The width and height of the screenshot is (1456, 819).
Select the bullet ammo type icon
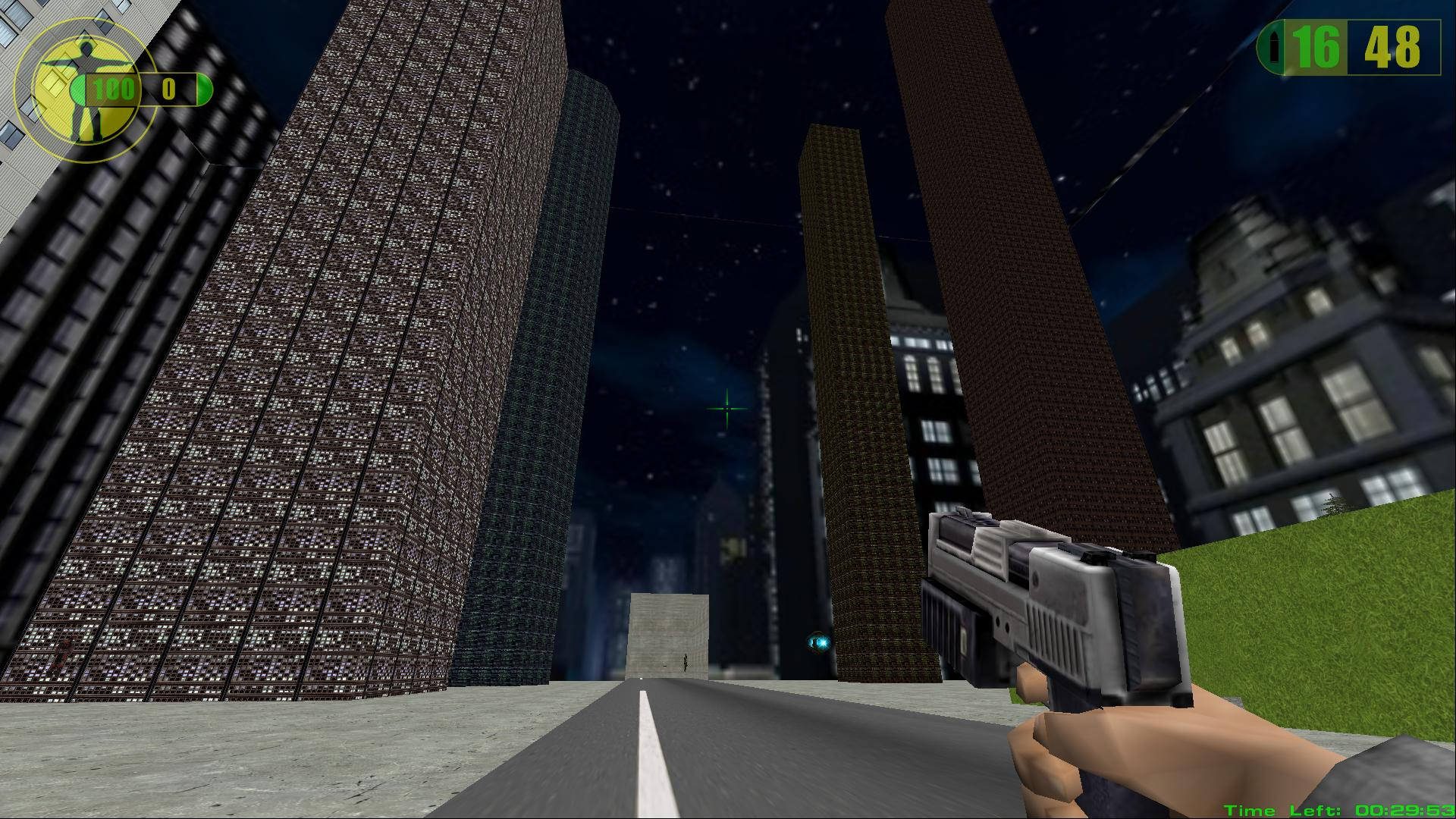(1272, 49)
